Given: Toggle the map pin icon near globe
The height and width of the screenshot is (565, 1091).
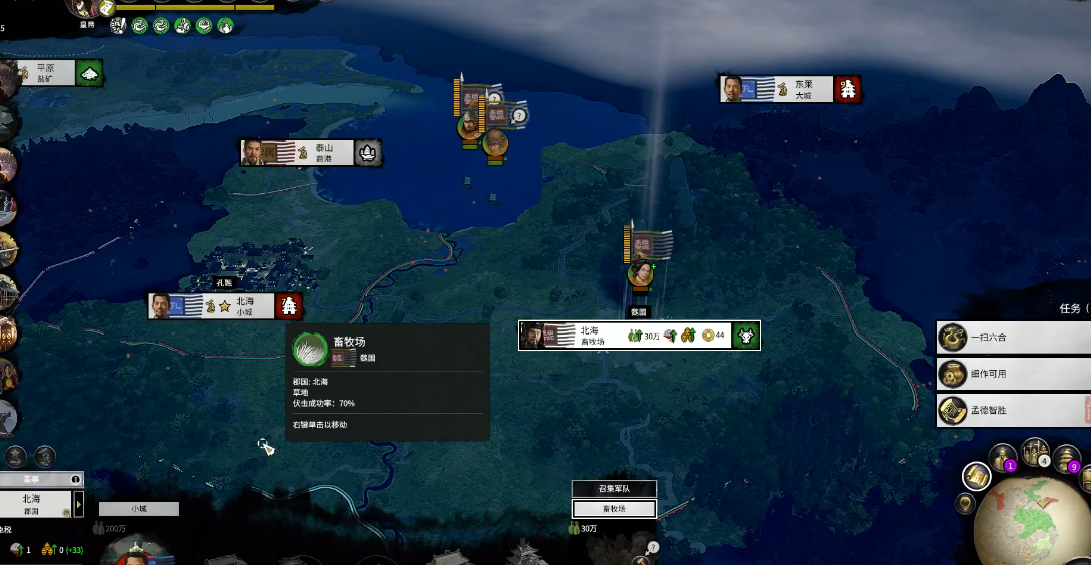Looking at the screenshot, I should click(x=965, y=504).
